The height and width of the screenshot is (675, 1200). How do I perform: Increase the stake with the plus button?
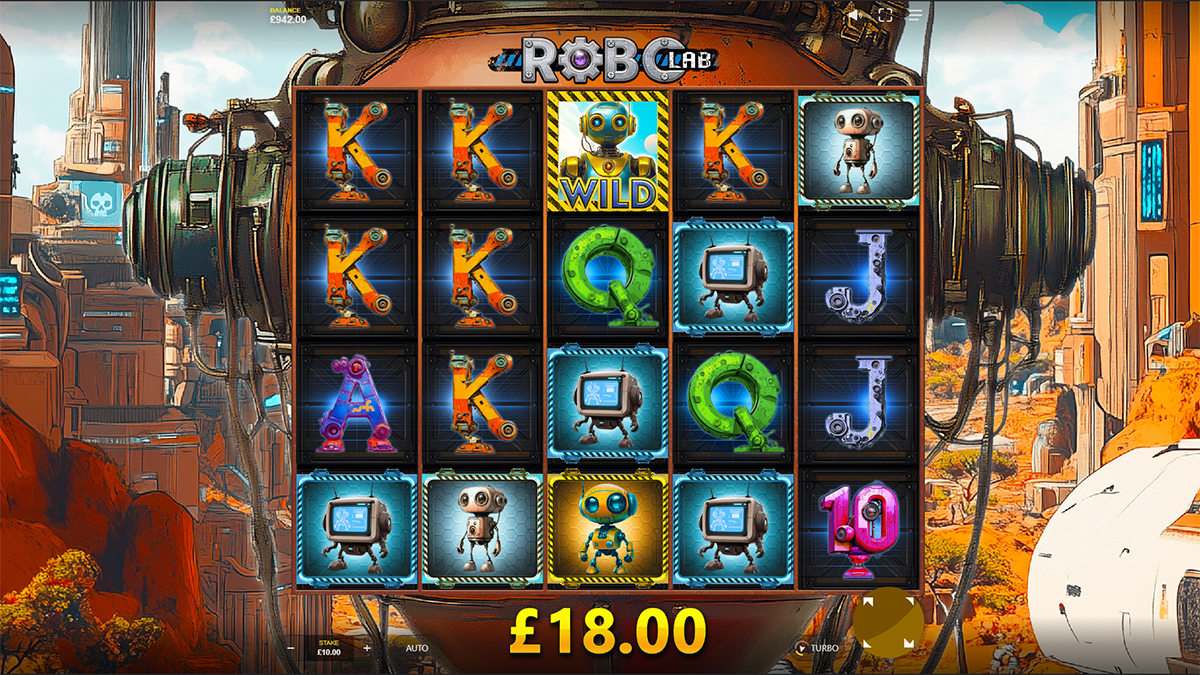click(367, 648)
